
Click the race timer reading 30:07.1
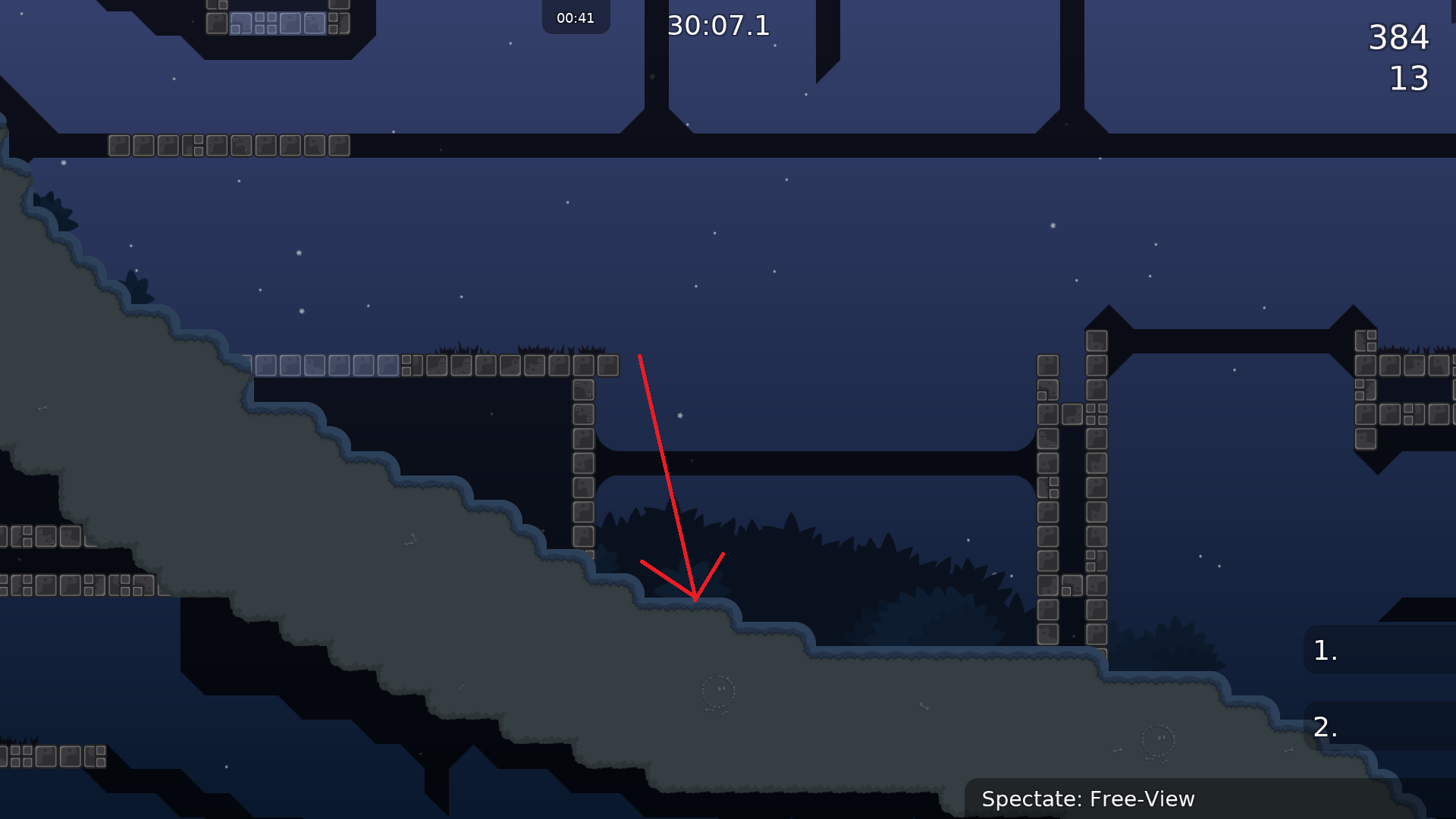click(717, 27)
